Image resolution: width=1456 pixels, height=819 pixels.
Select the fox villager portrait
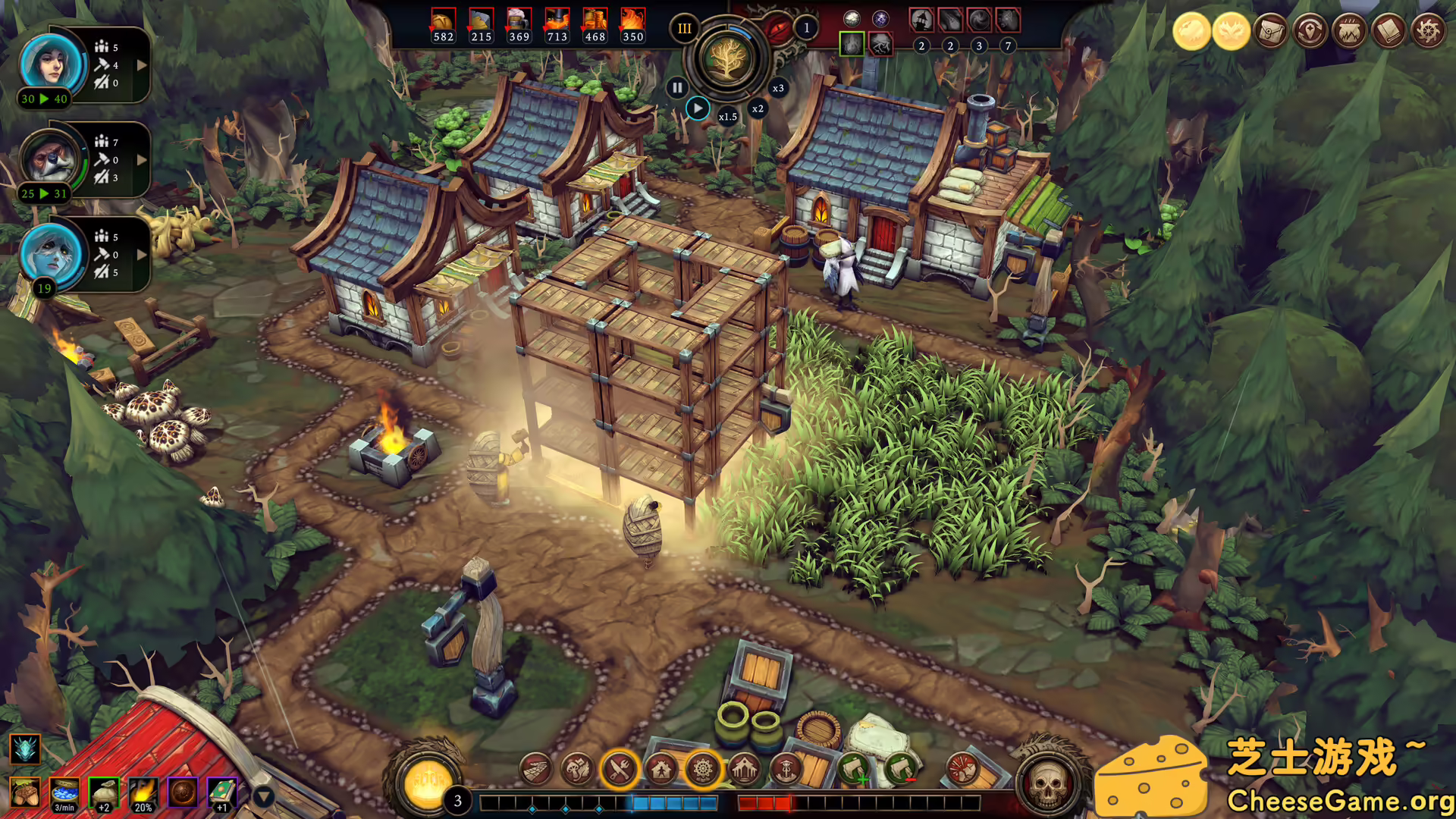51,159
